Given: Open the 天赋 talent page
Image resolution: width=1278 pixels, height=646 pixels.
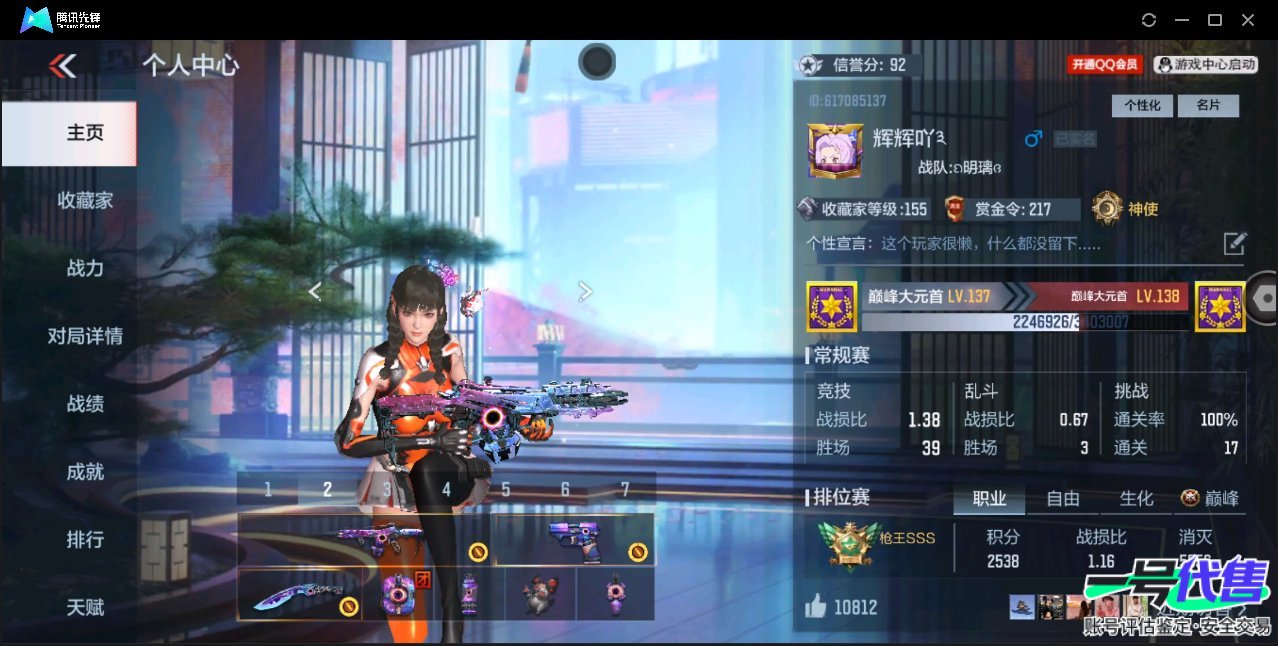Looking at the screenshot, I should pos(85,607).
